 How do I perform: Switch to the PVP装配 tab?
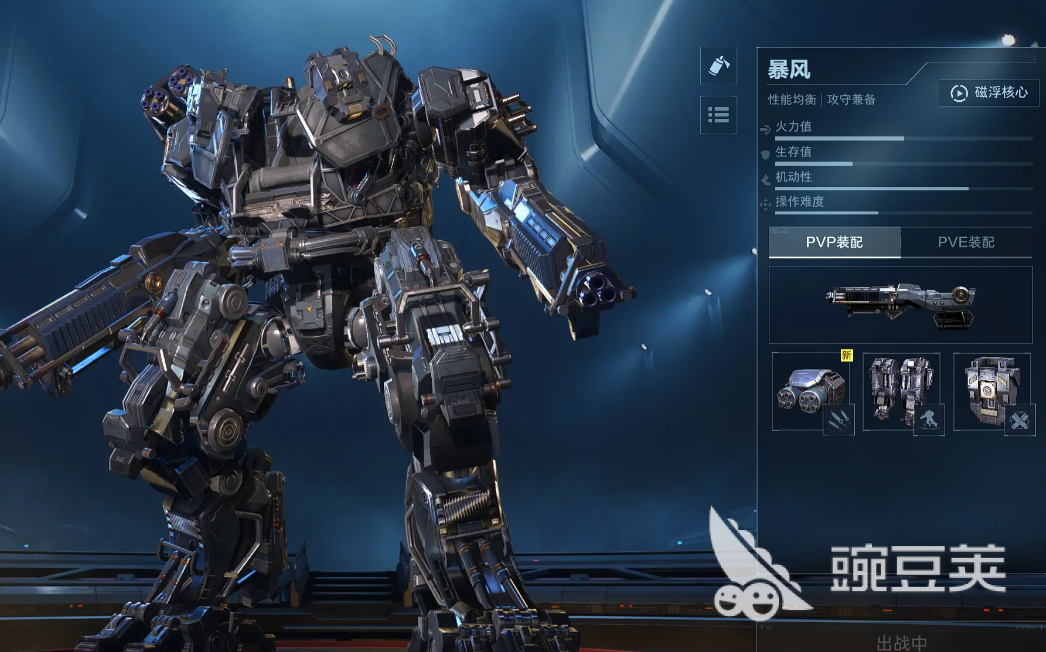834,242
